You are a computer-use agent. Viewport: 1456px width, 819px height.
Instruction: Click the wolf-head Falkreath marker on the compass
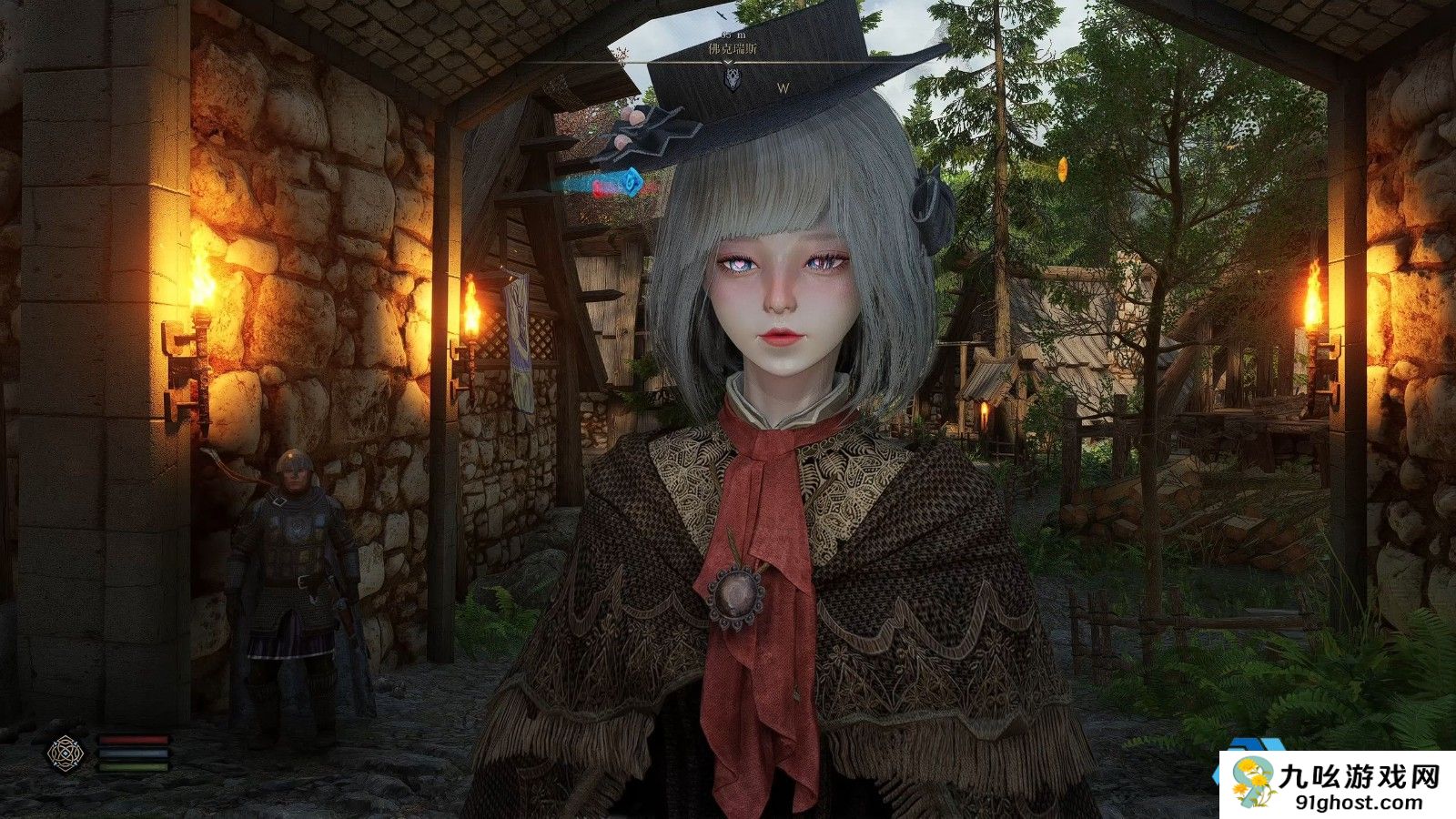click(732, 79)
